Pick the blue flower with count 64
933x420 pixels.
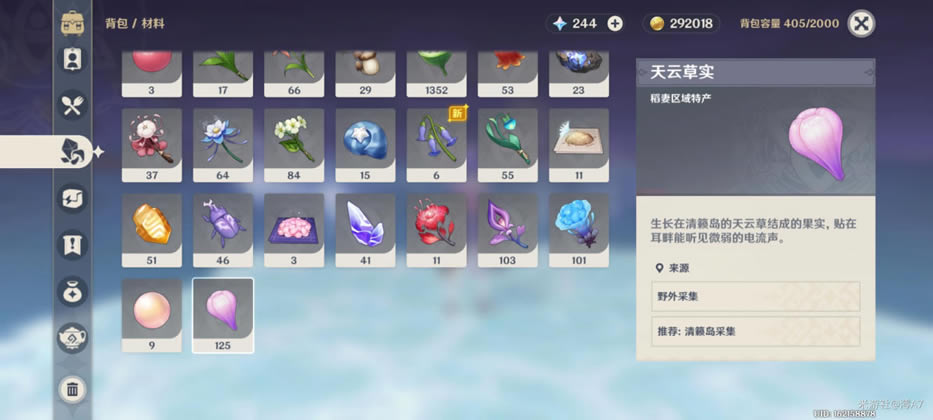click(x=223, y=145)
